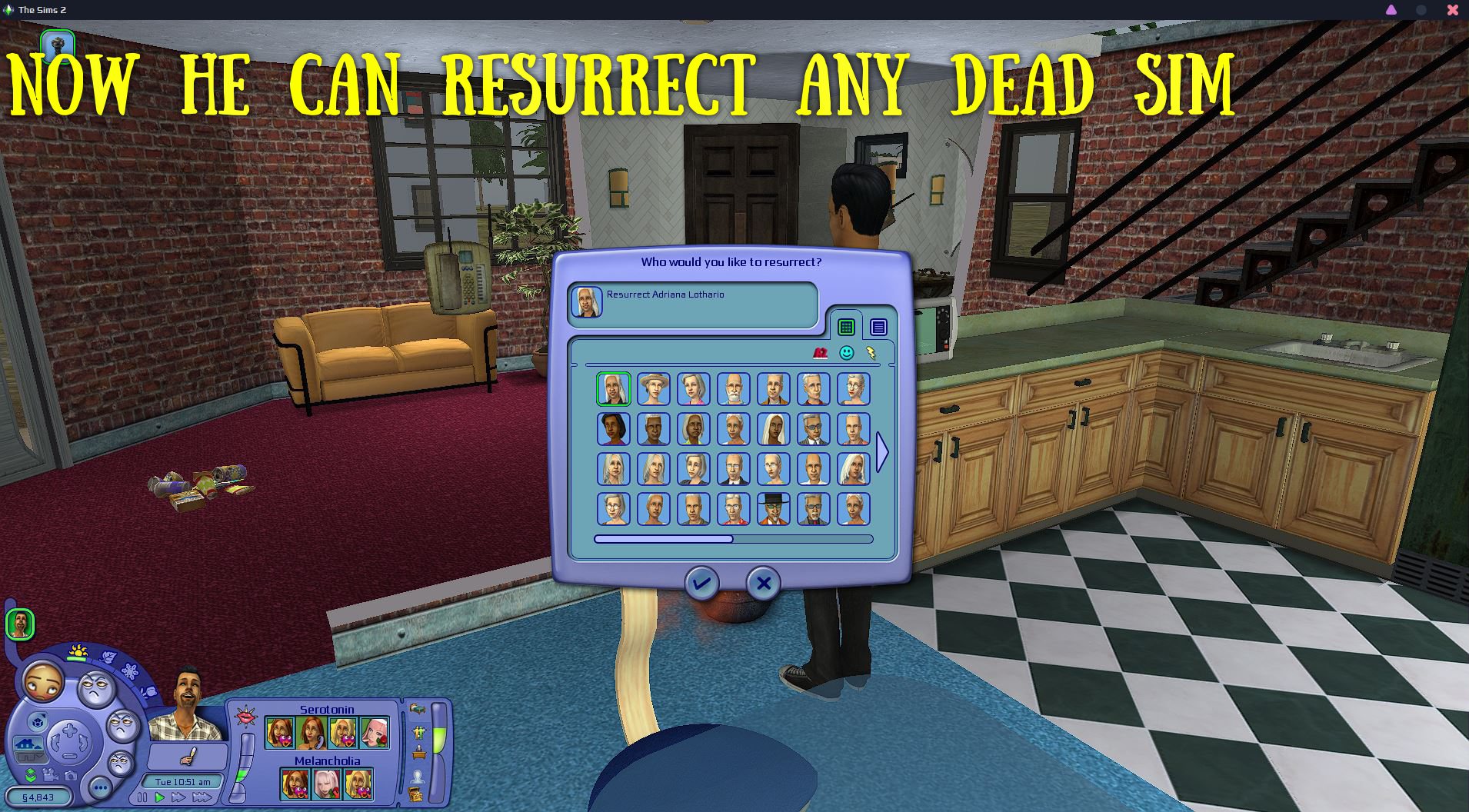Viewport: 1469px width, 812px height.
Task: Select the smiley face relationship filter icon
Action: pyautogui.click(x=846, y=351)
